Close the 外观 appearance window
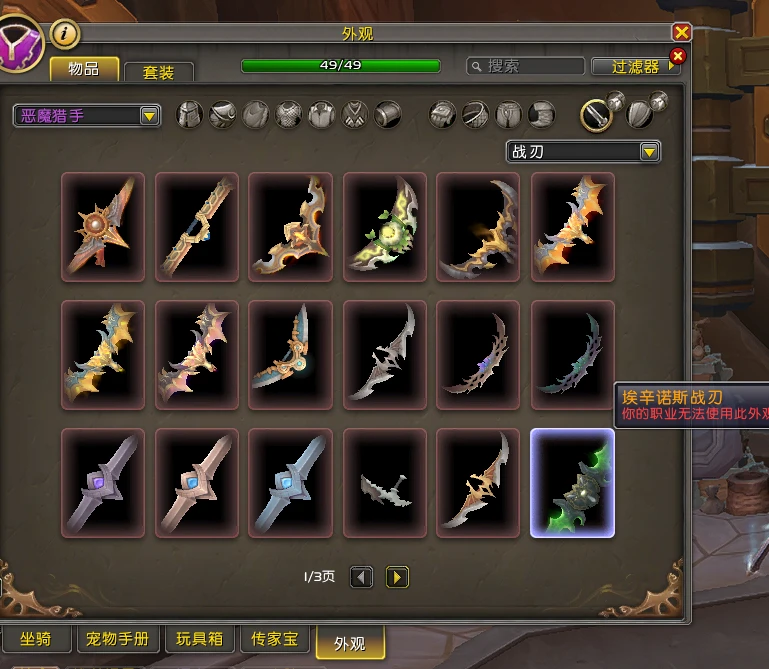The height and width of the screenshot is (669, 769). [x=682, y=33]
